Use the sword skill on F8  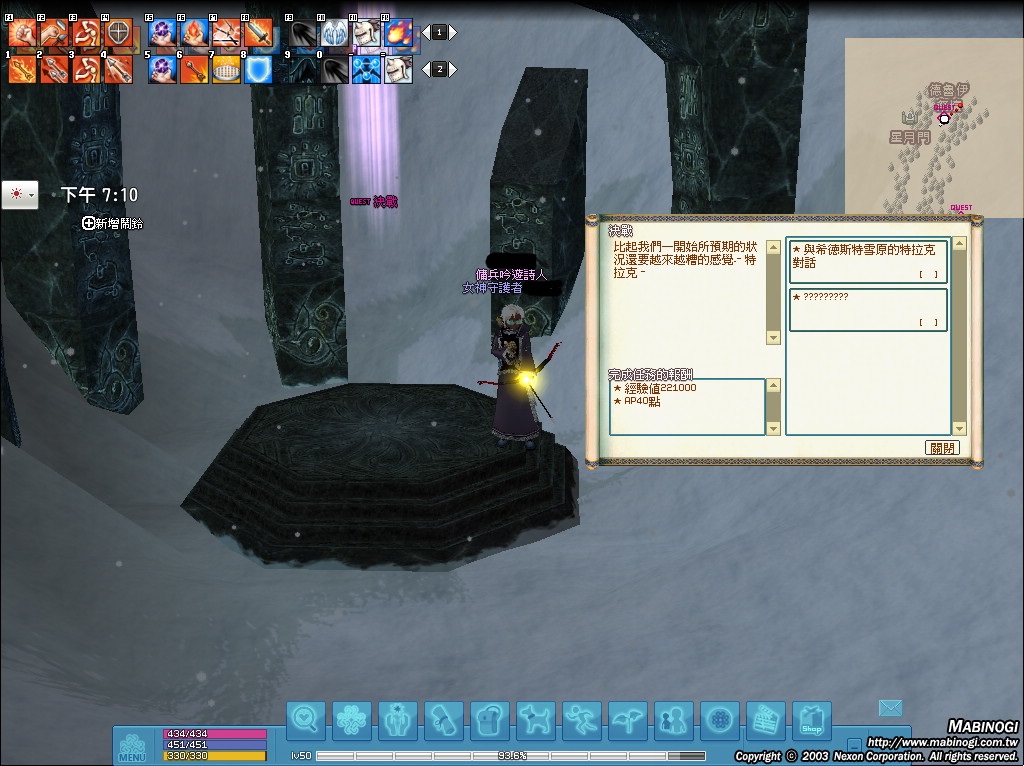tap(257, 33)
